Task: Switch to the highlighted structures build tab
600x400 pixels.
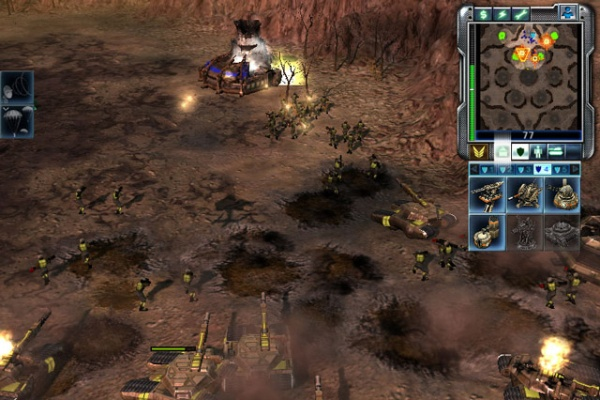Action: tap(500, 152)
